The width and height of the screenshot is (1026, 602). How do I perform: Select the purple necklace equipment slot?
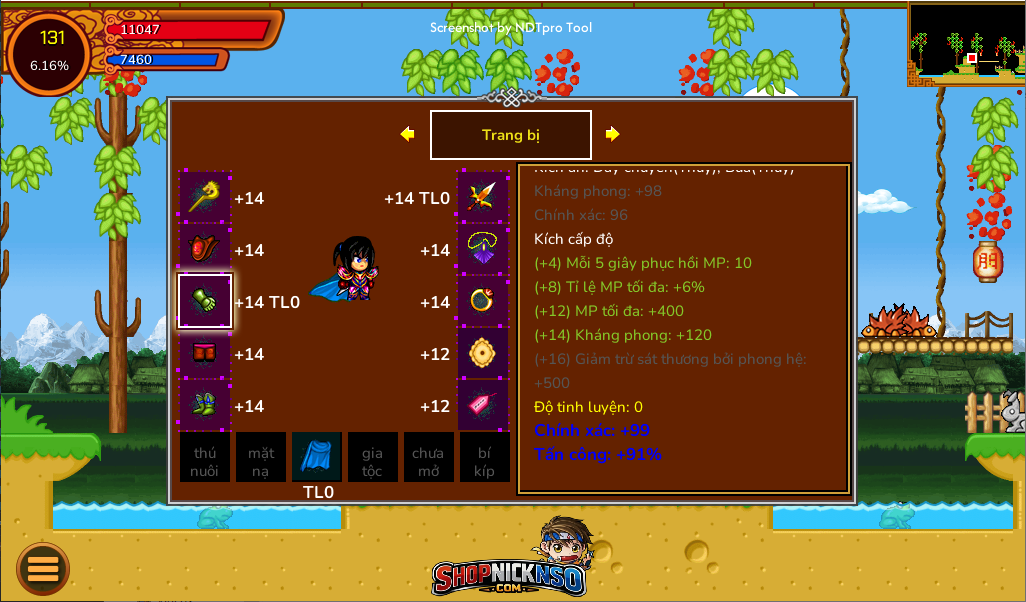click(x=483, y=249)
